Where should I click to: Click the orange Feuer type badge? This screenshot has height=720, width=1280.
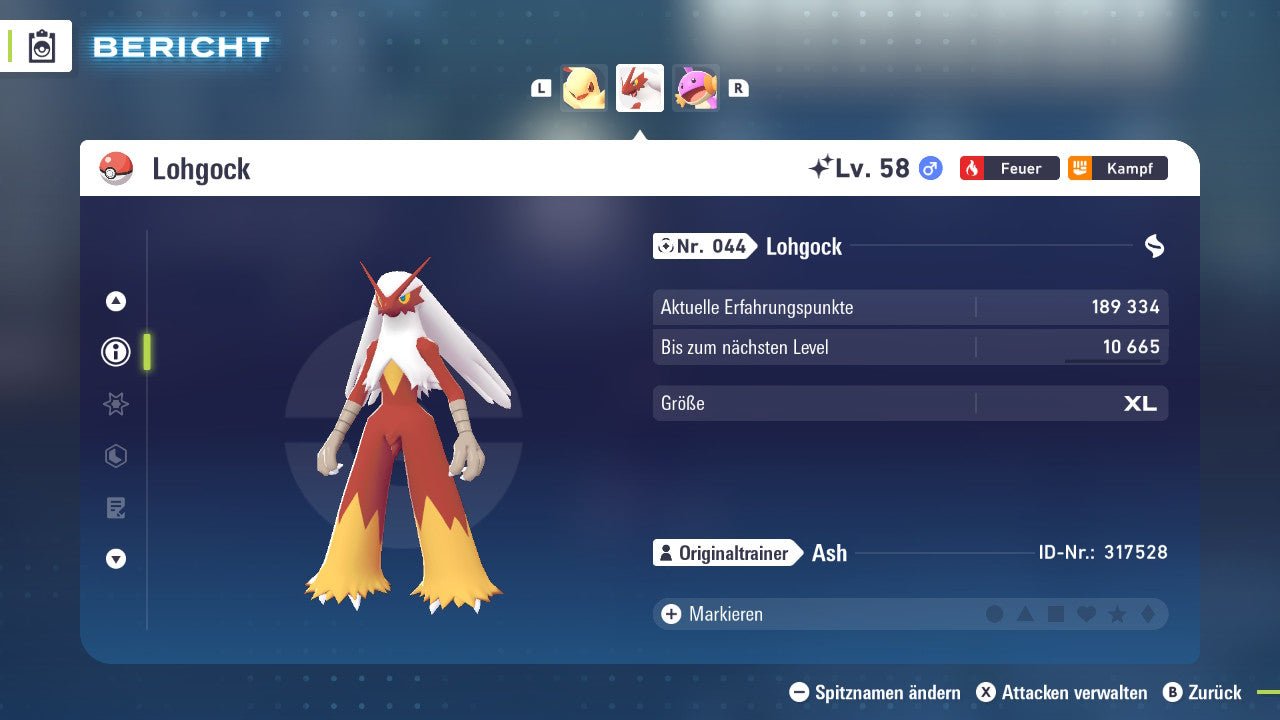tap(1009, 168)
